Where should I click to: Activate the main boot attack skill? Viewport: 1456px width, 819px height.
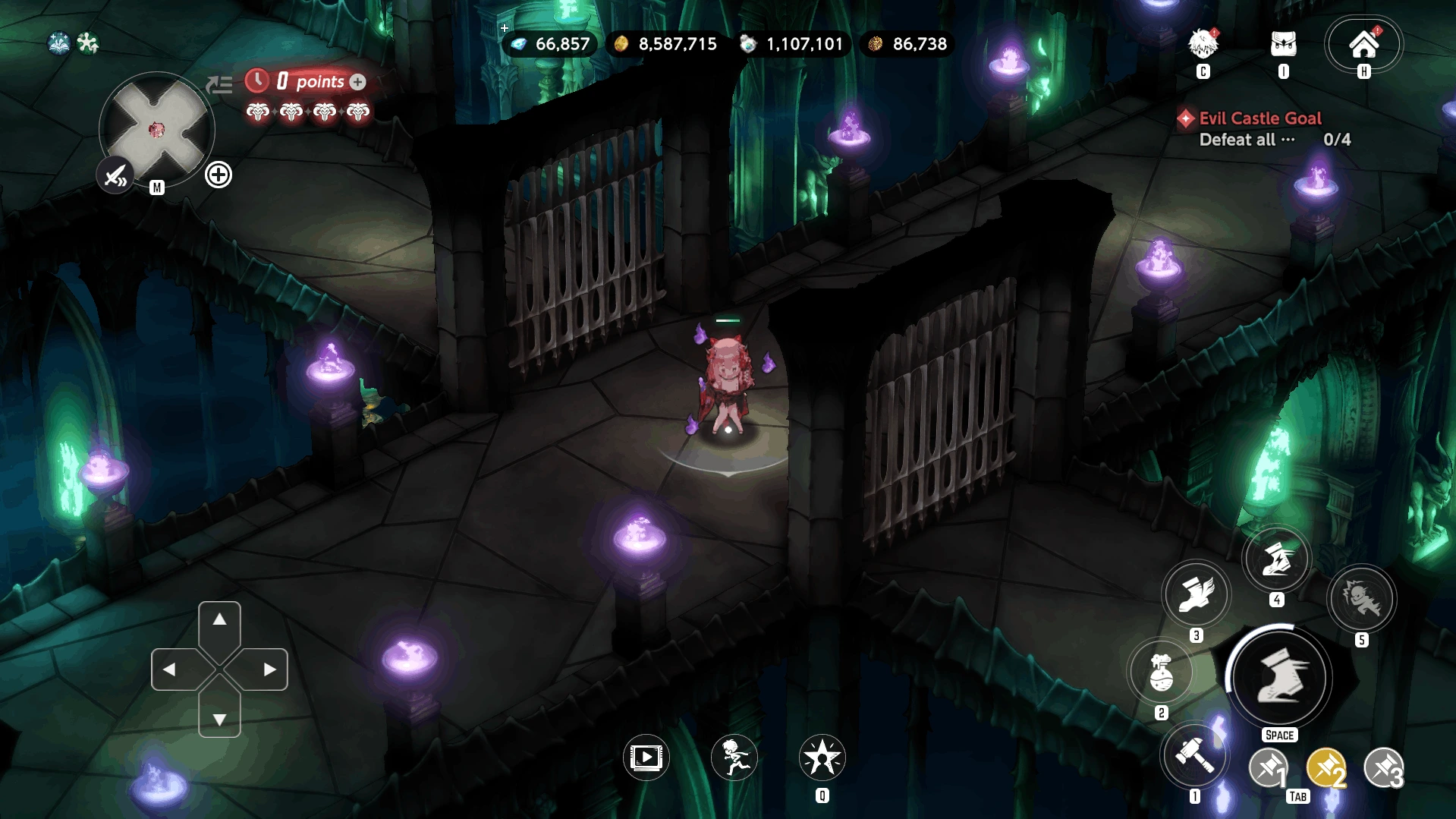click(x=1279, y=676)
